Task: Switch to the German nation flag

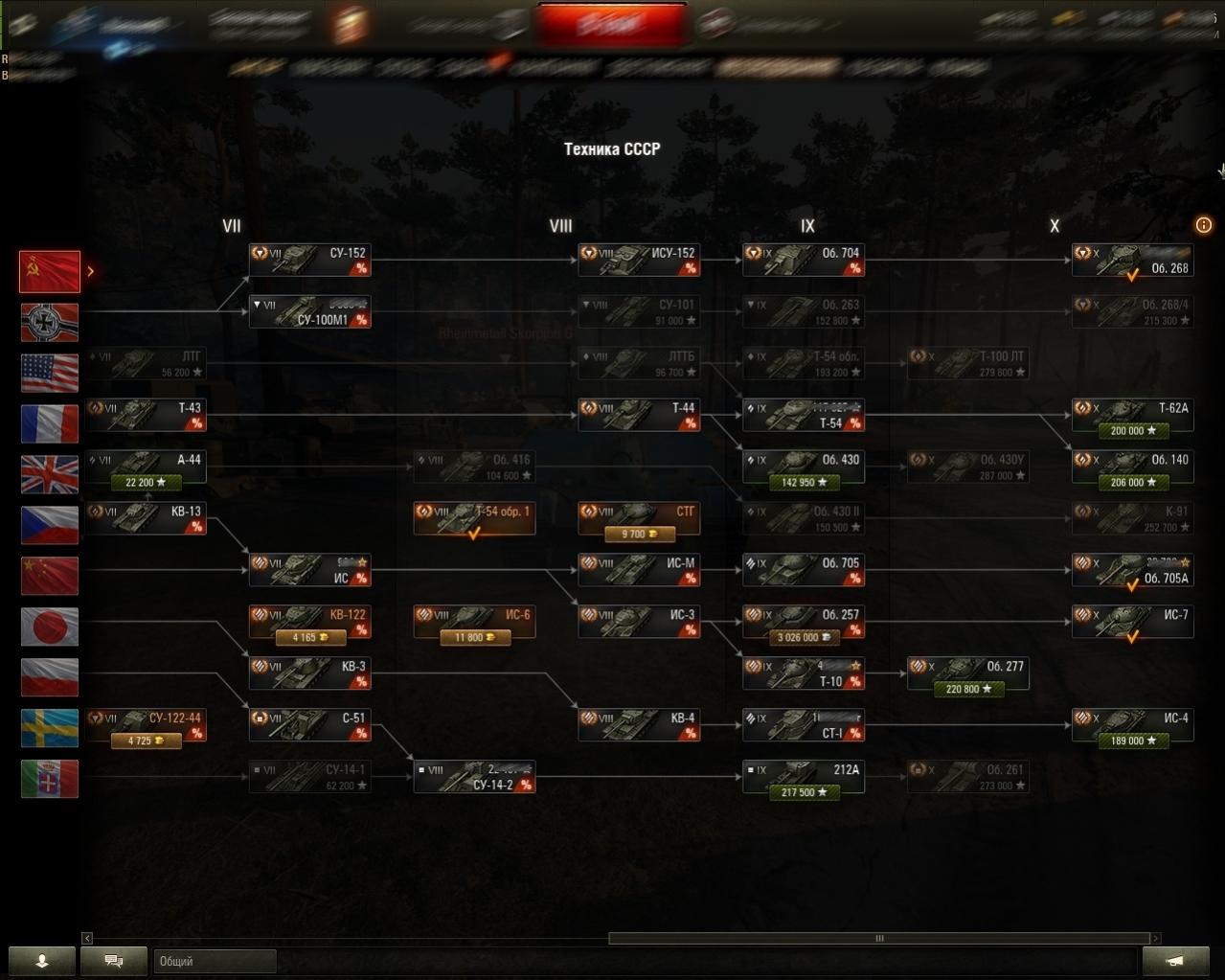Action: click(50, 323)
